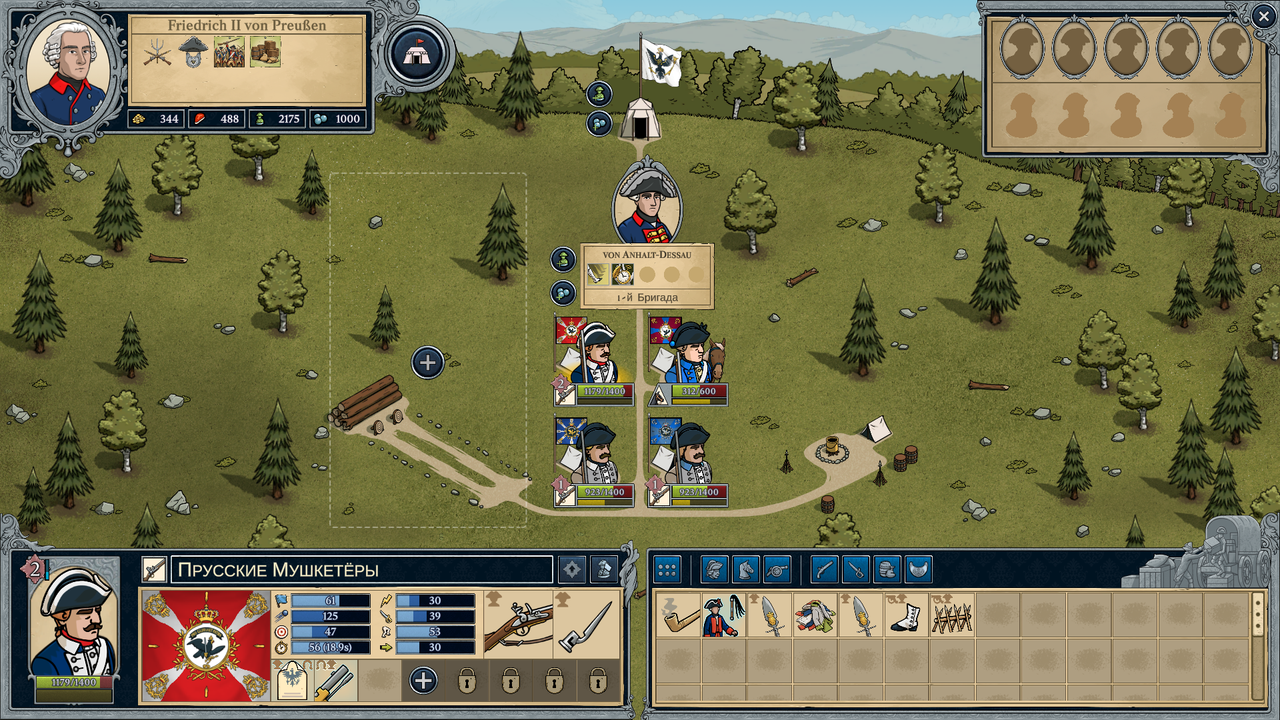Filter inventory by sabre icon
1280x720 pixels.
tap(855, 570)
